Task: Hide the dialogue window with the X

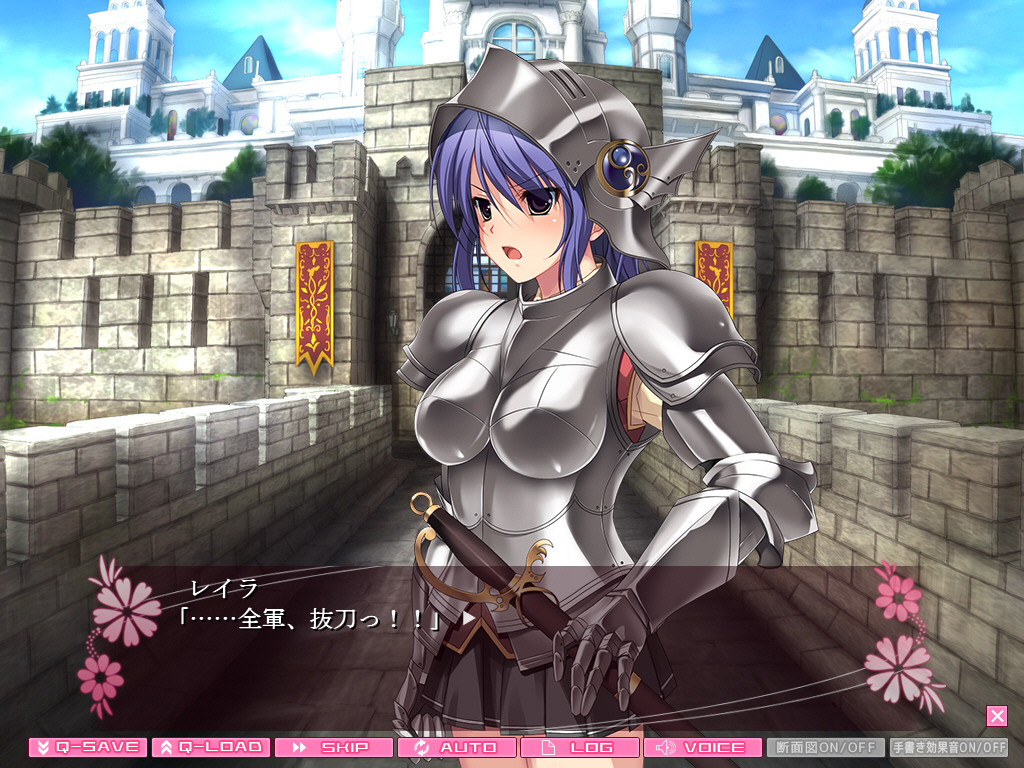Action: pyautogui.click(x=996, y=715)
